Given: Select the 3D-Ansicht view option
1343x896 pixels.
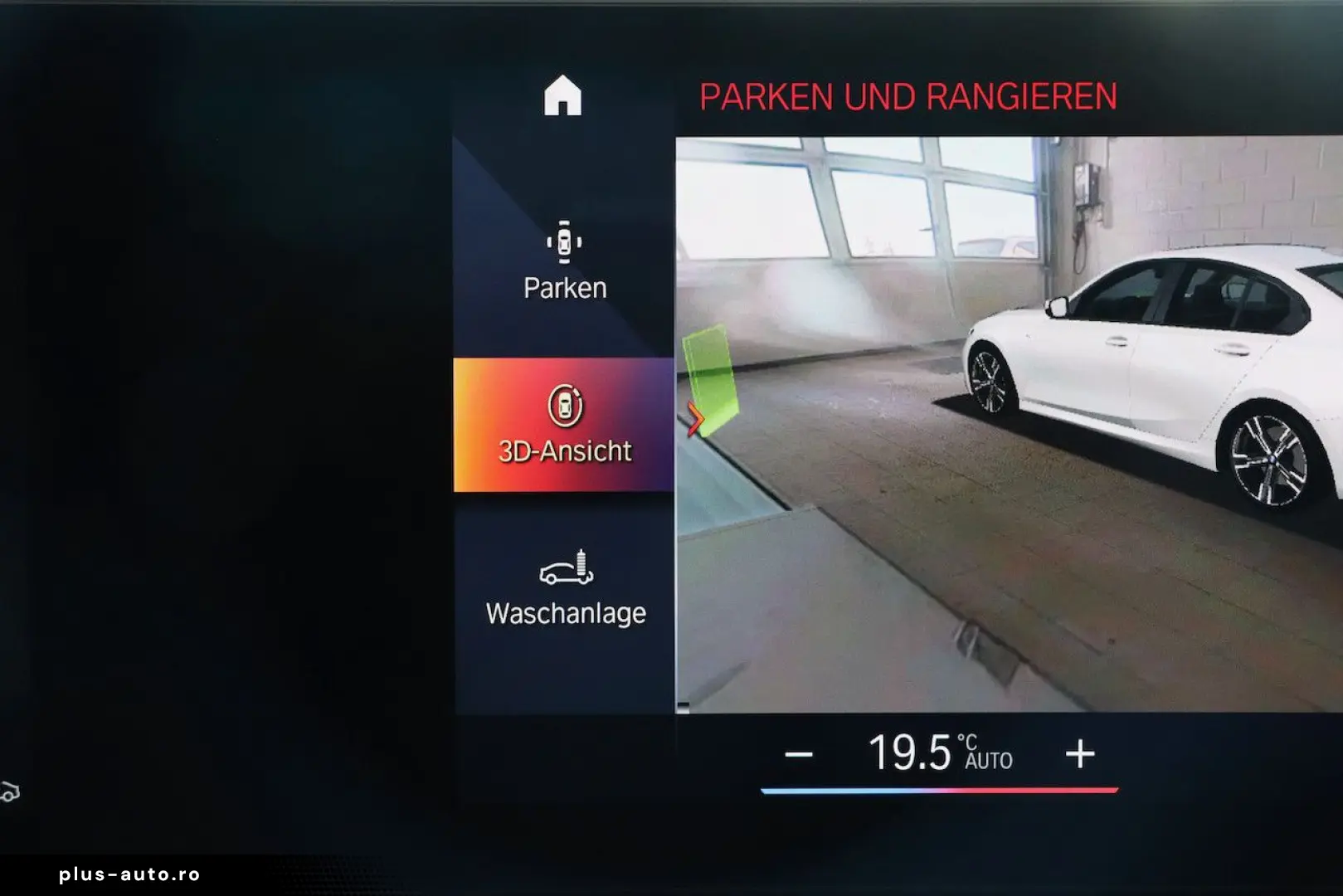Looking at the screenshot, I should pos(564,425).
